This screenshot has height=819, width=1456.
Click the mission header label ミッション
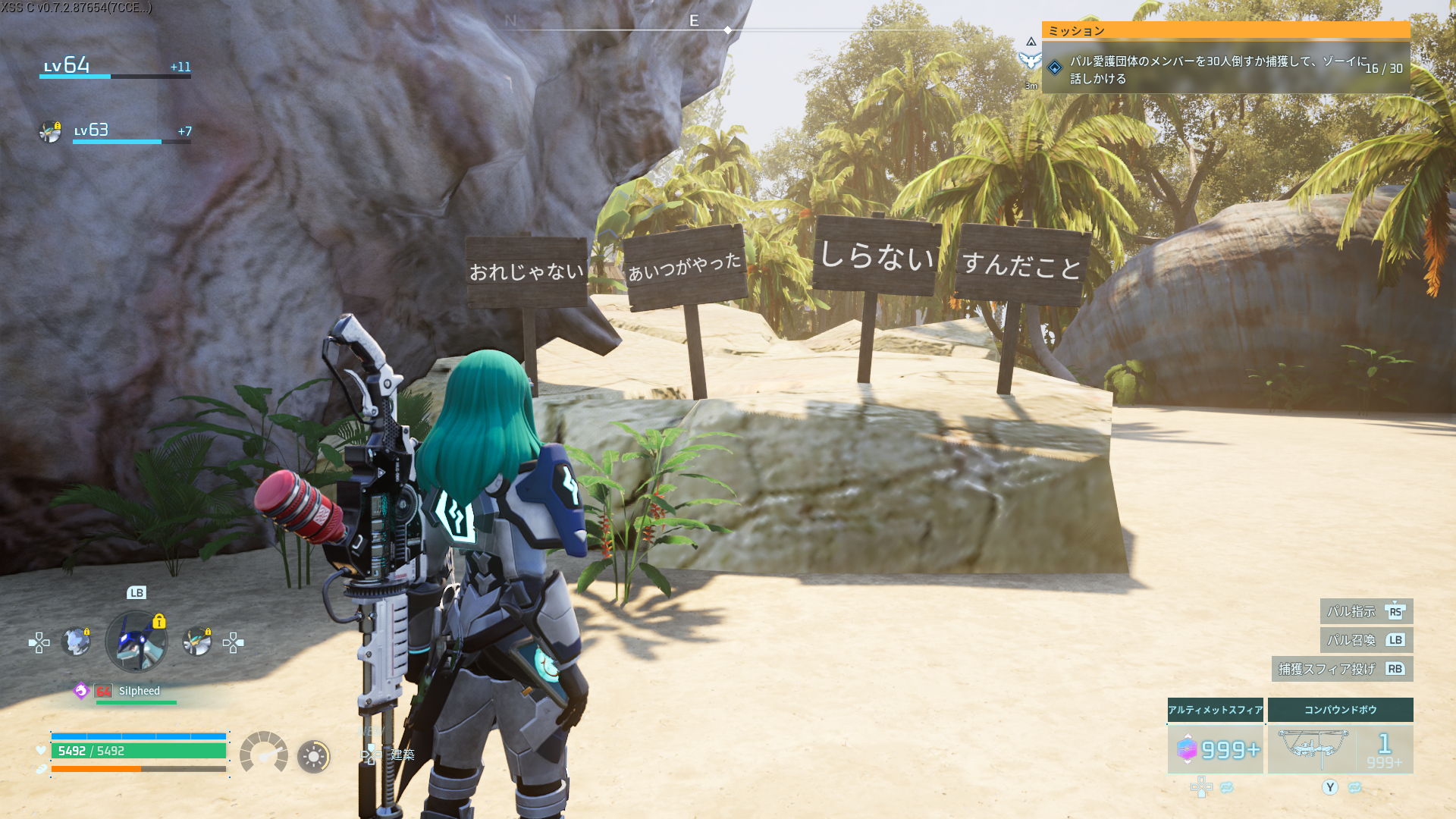pyautogui.click(x=1076, y=30)
